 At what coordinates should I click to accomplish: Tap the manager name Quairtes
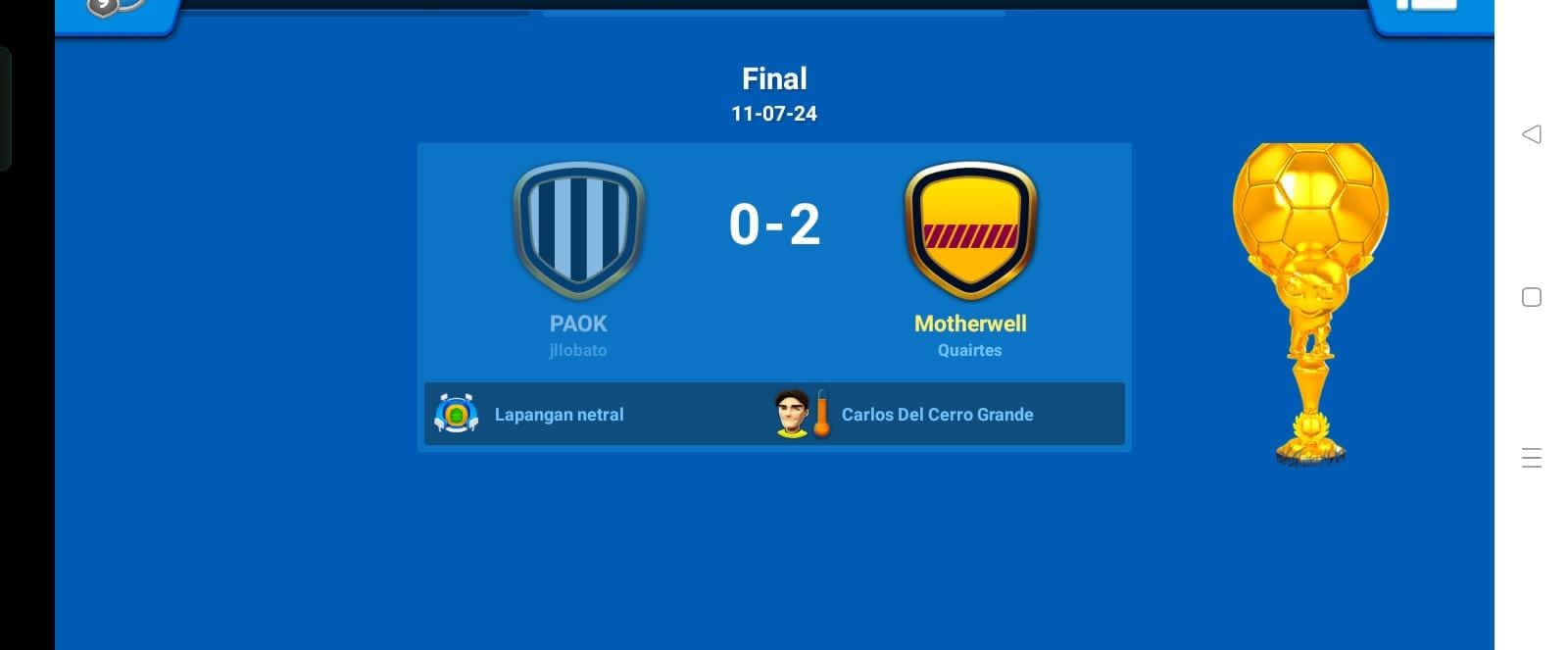pyautogui.click(x=969, y=350)
